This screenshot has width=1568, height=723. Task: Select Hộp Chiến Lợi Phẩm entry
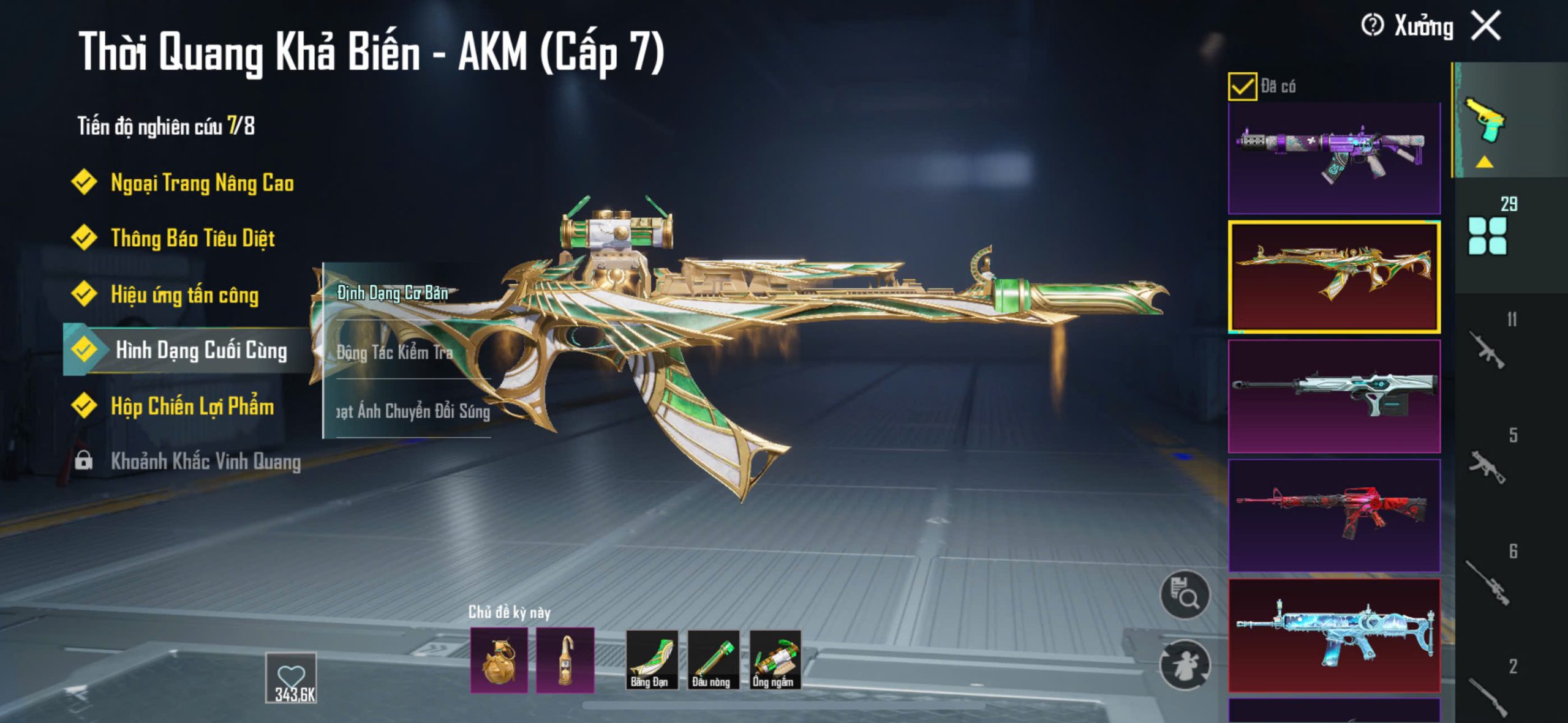click(192, 406)
